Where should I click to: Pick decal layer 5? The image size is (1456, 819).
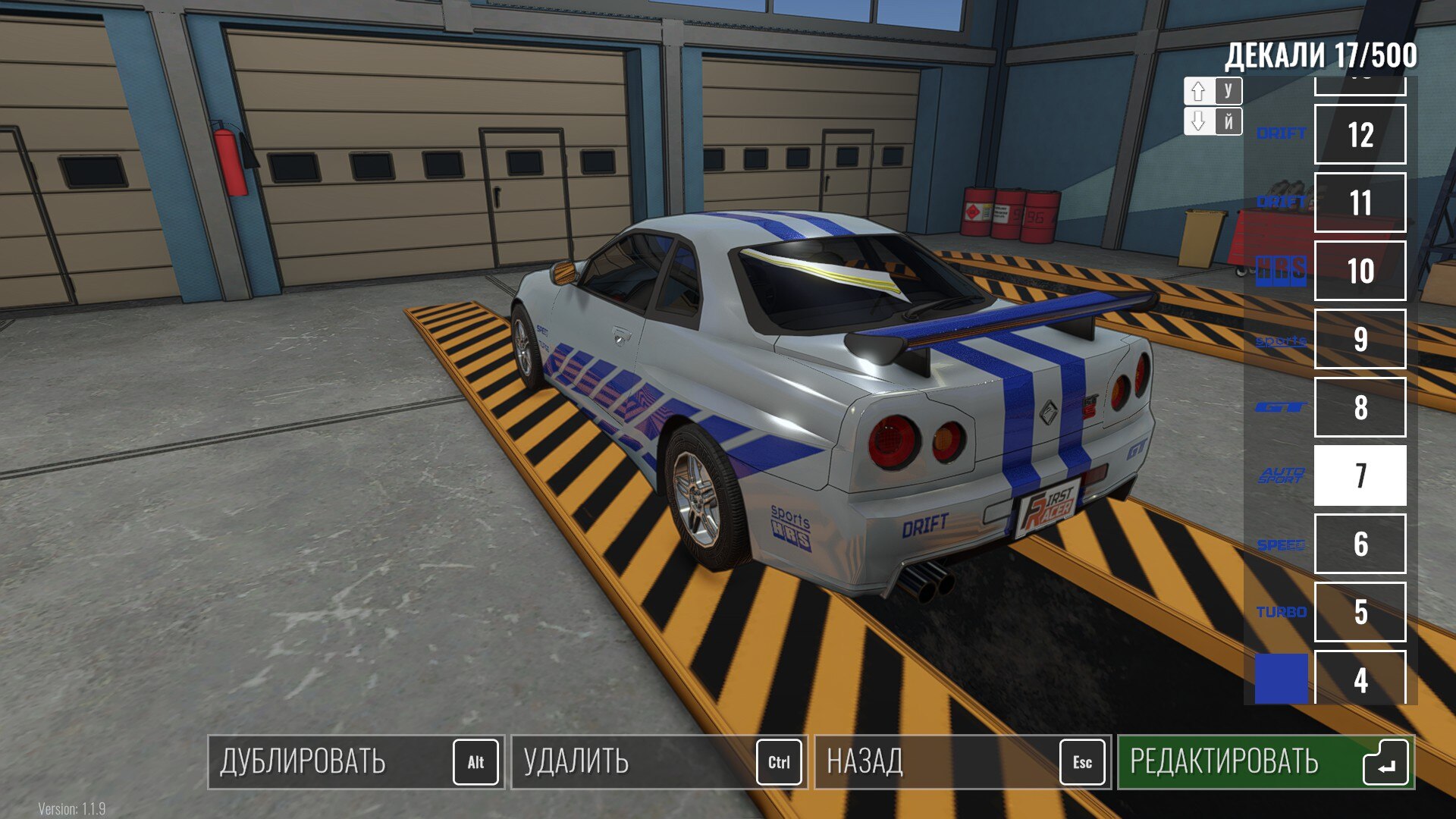pos(1360,612)
